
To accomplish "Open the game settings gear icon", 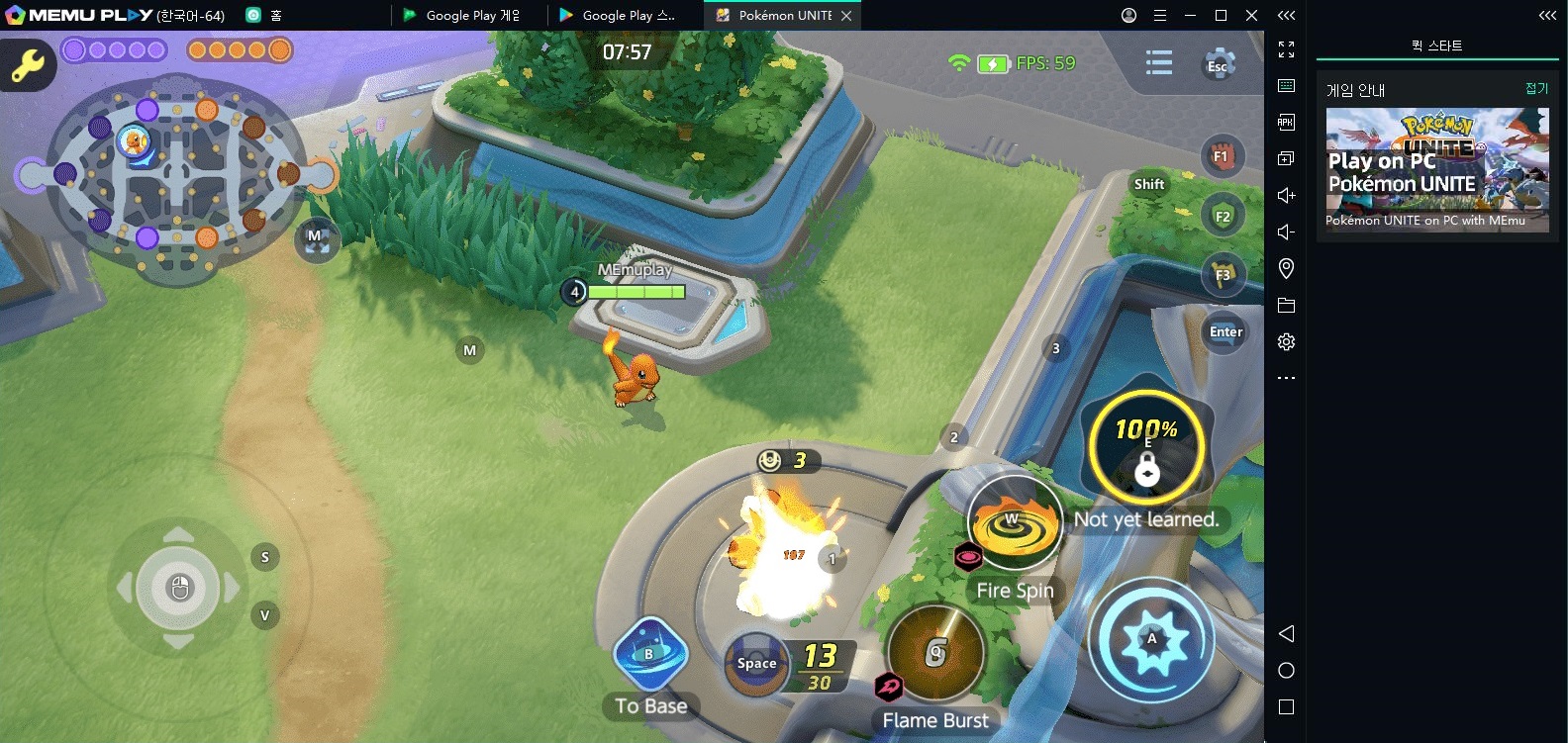I will click(x=1219, y=65).
